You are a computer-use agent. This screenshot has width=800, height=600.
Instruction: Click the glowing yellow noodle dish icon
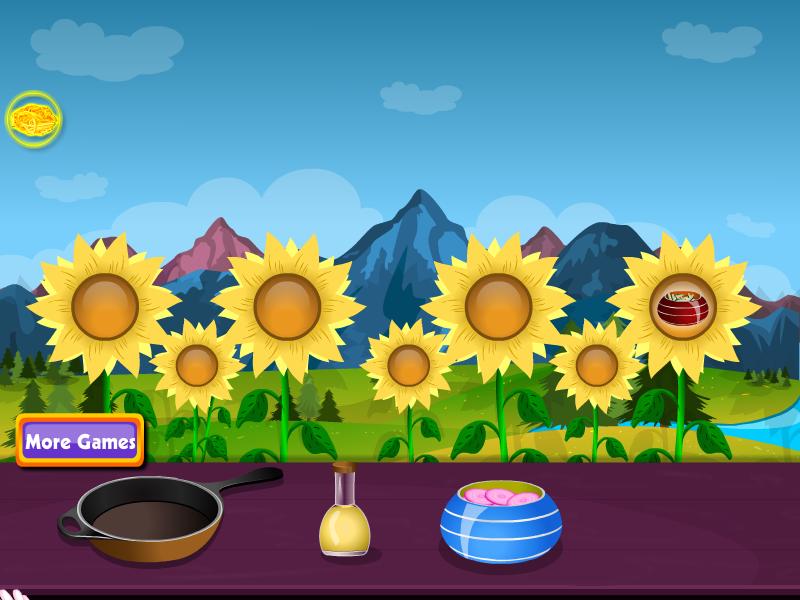34,120
